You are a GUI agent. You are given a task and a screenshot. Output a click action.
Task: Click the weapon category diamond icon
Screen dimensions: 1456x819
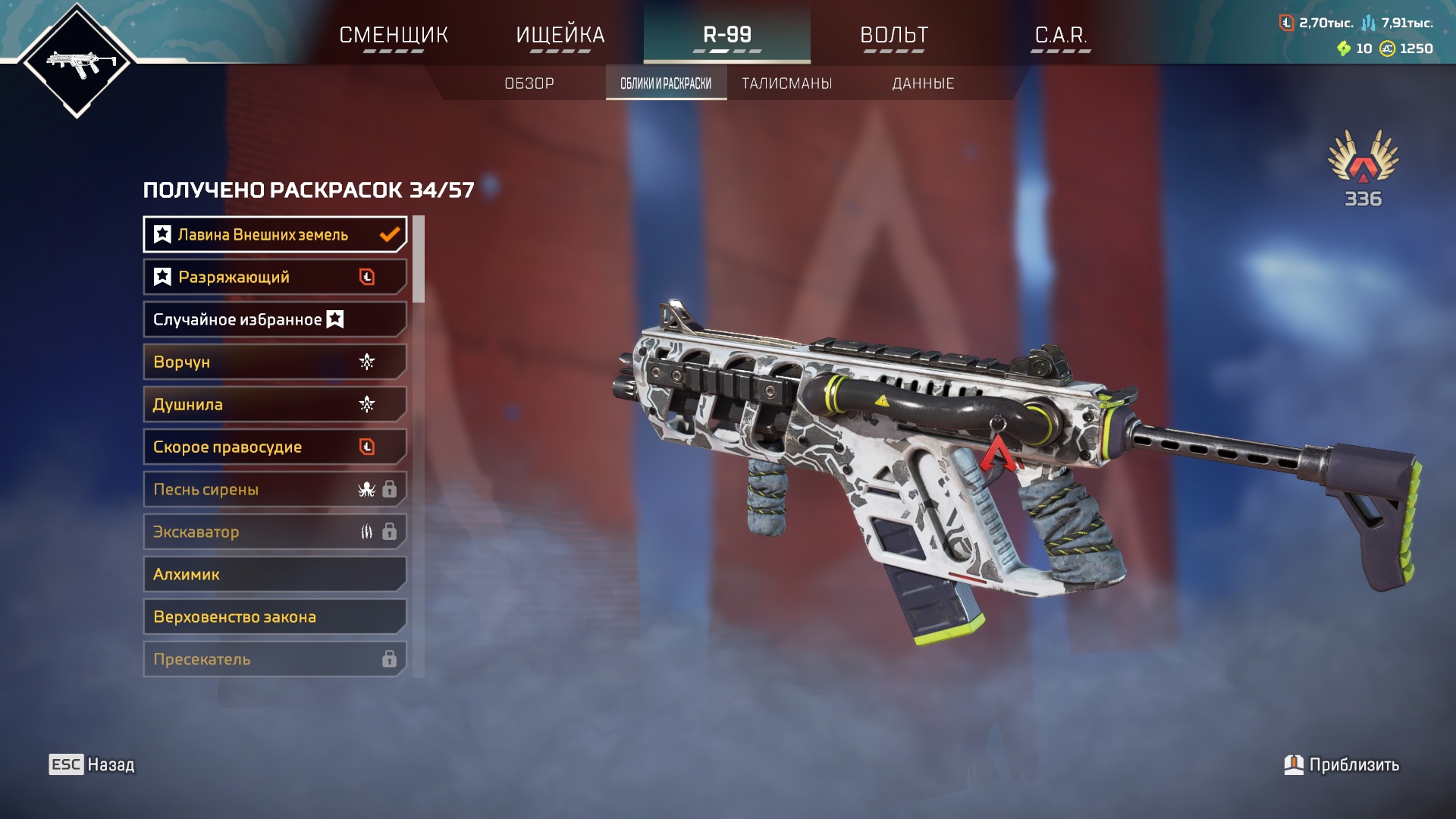tap(77, 61)
